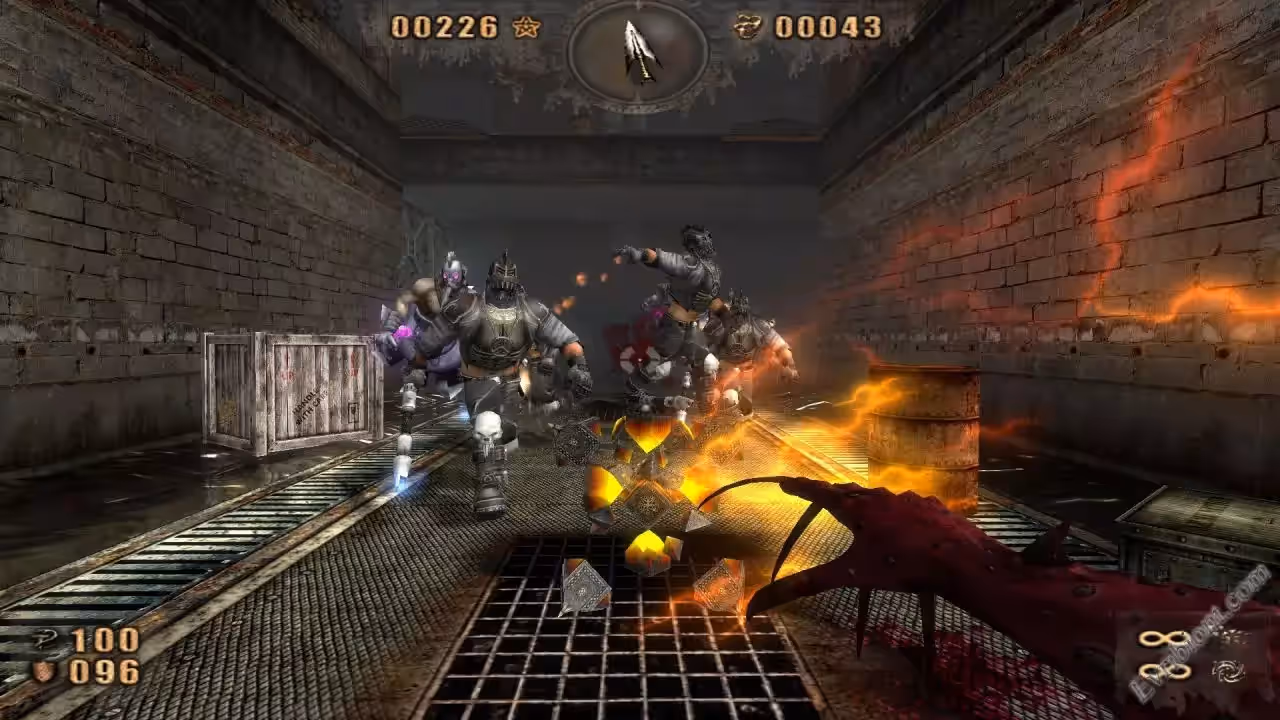Screen dimensions: 1280x720
Task: Click the compass arrow at top center
Action: point(638,50)
